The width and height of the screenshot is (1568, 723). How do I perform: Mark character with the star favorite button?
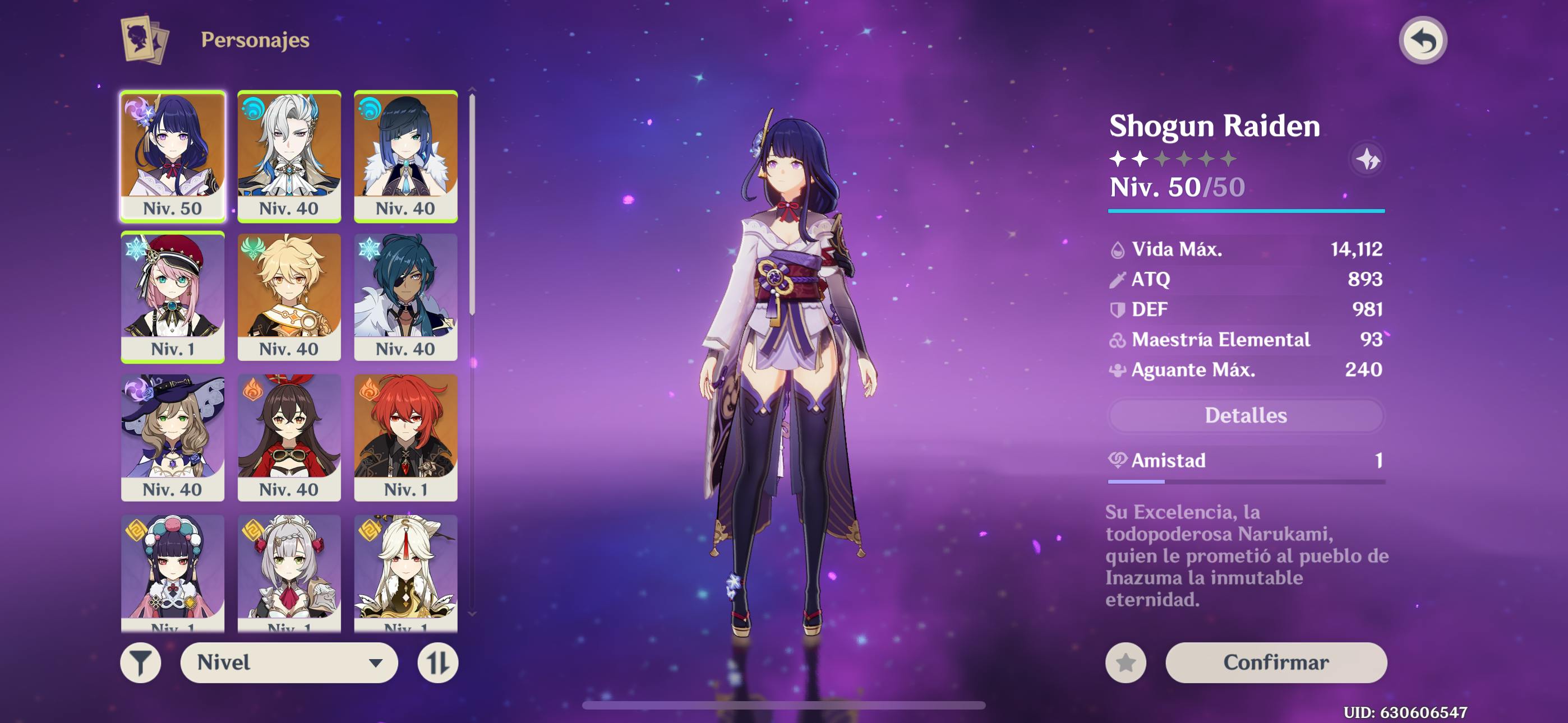pos(1126,662)
